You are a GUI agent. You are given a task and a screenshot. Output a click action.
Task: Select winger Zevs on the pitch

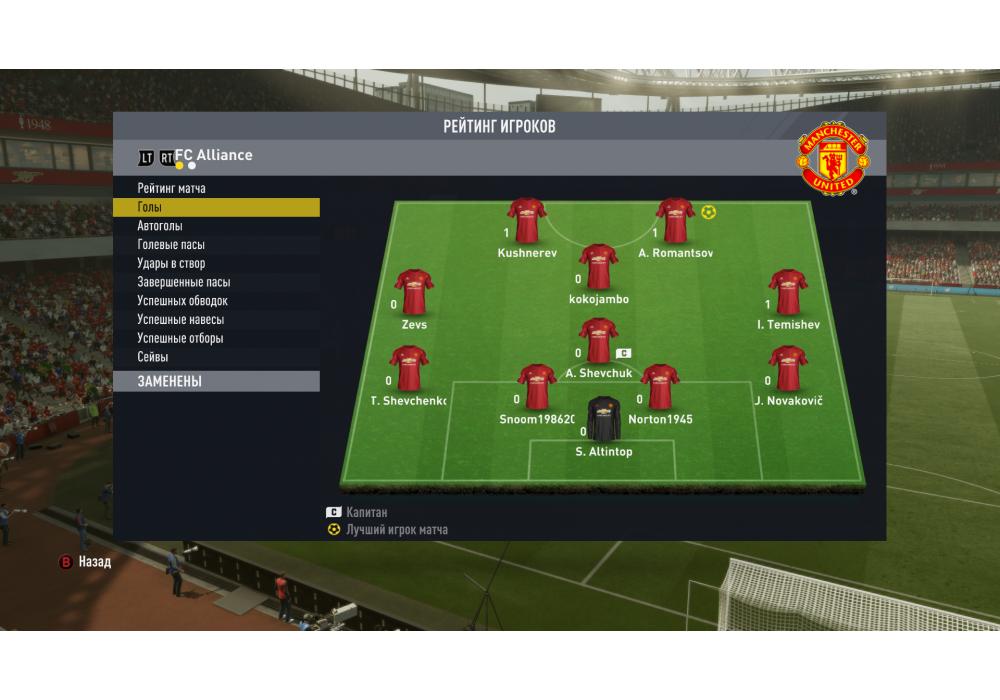(414, 294)
